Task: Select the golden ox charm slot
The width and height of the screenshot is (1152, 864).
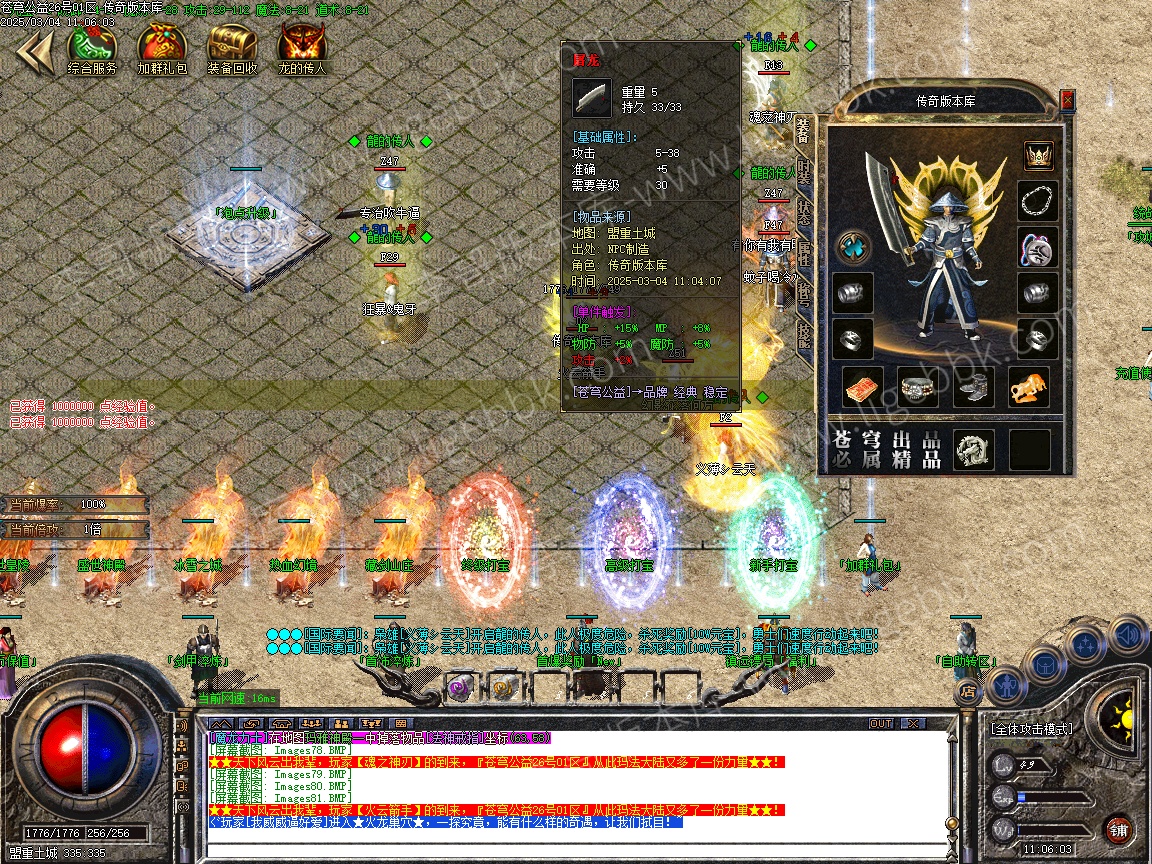Action: pyautogui.click(x=1028, y=388)
